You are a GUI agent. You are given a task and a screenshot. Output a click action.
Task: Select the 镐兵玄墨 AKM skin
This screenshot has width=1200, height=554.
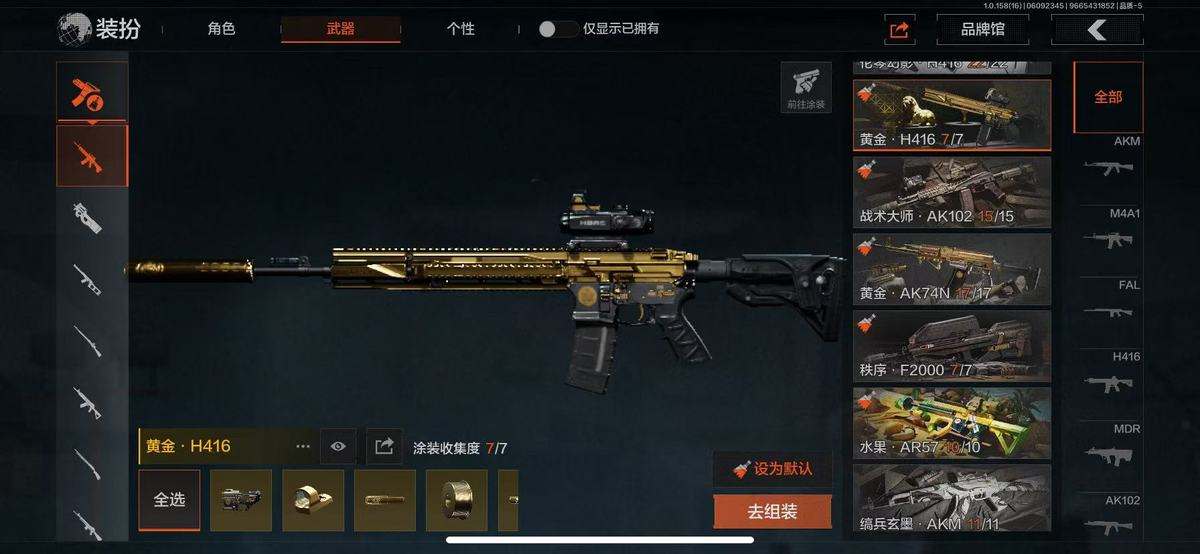[x=951, y=498]
